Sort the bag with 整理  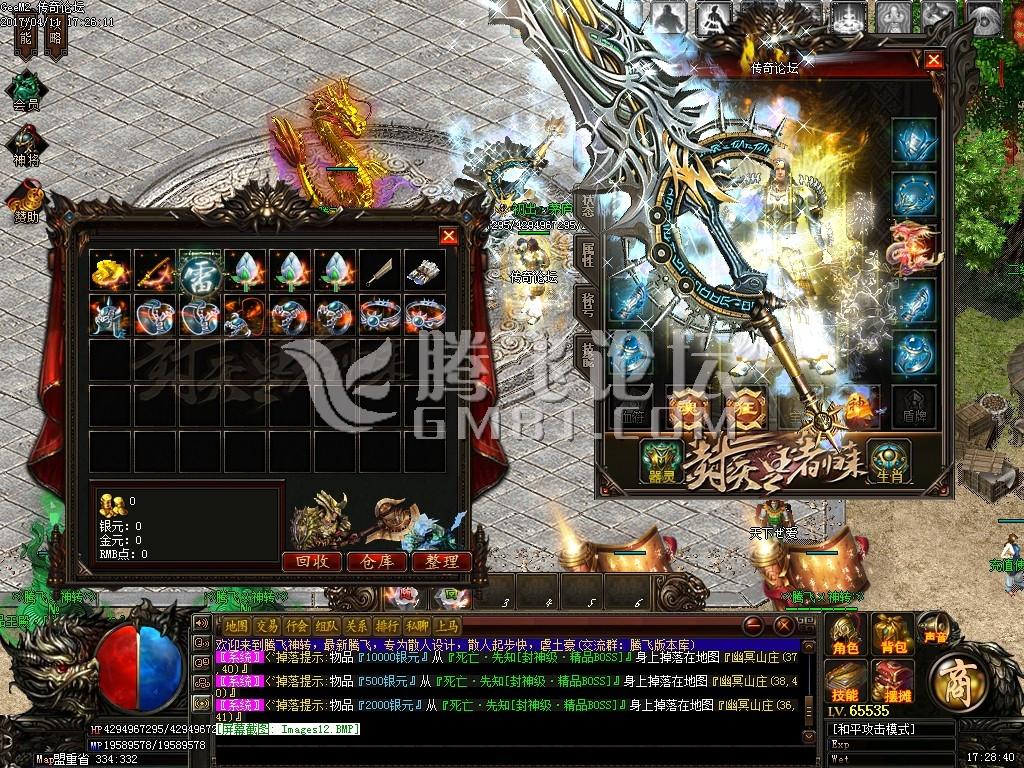coord(441,562)
